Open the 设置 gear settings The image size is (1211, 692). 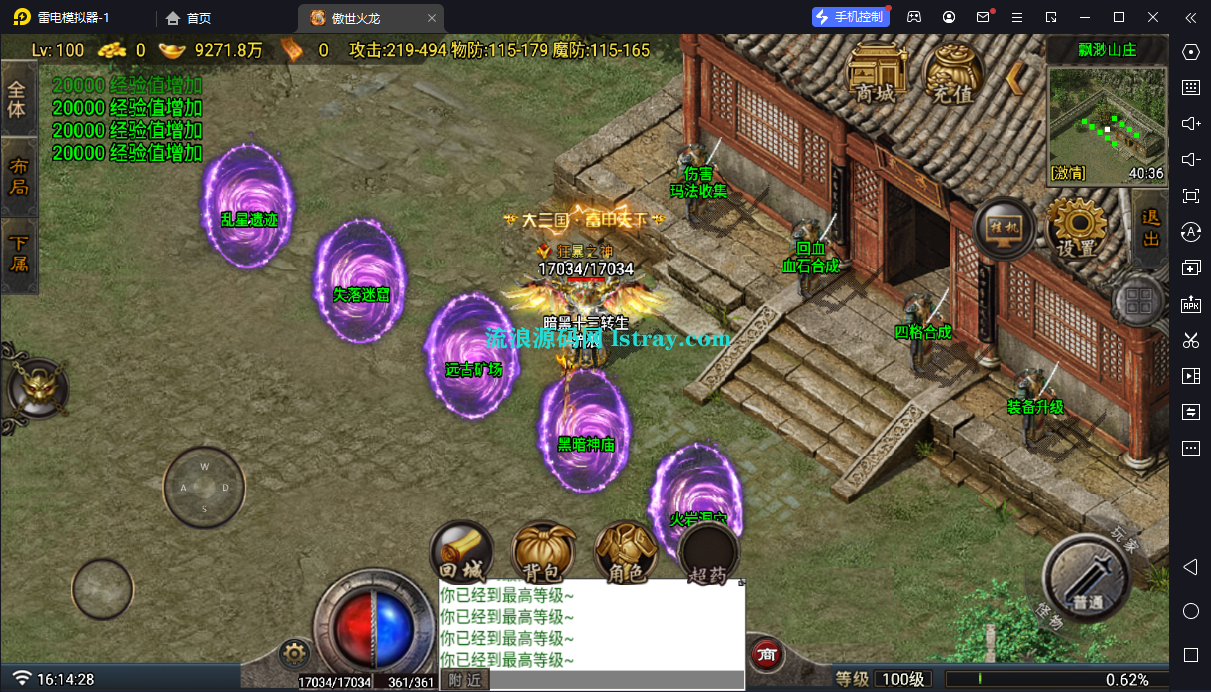[x=1077, y=228]
